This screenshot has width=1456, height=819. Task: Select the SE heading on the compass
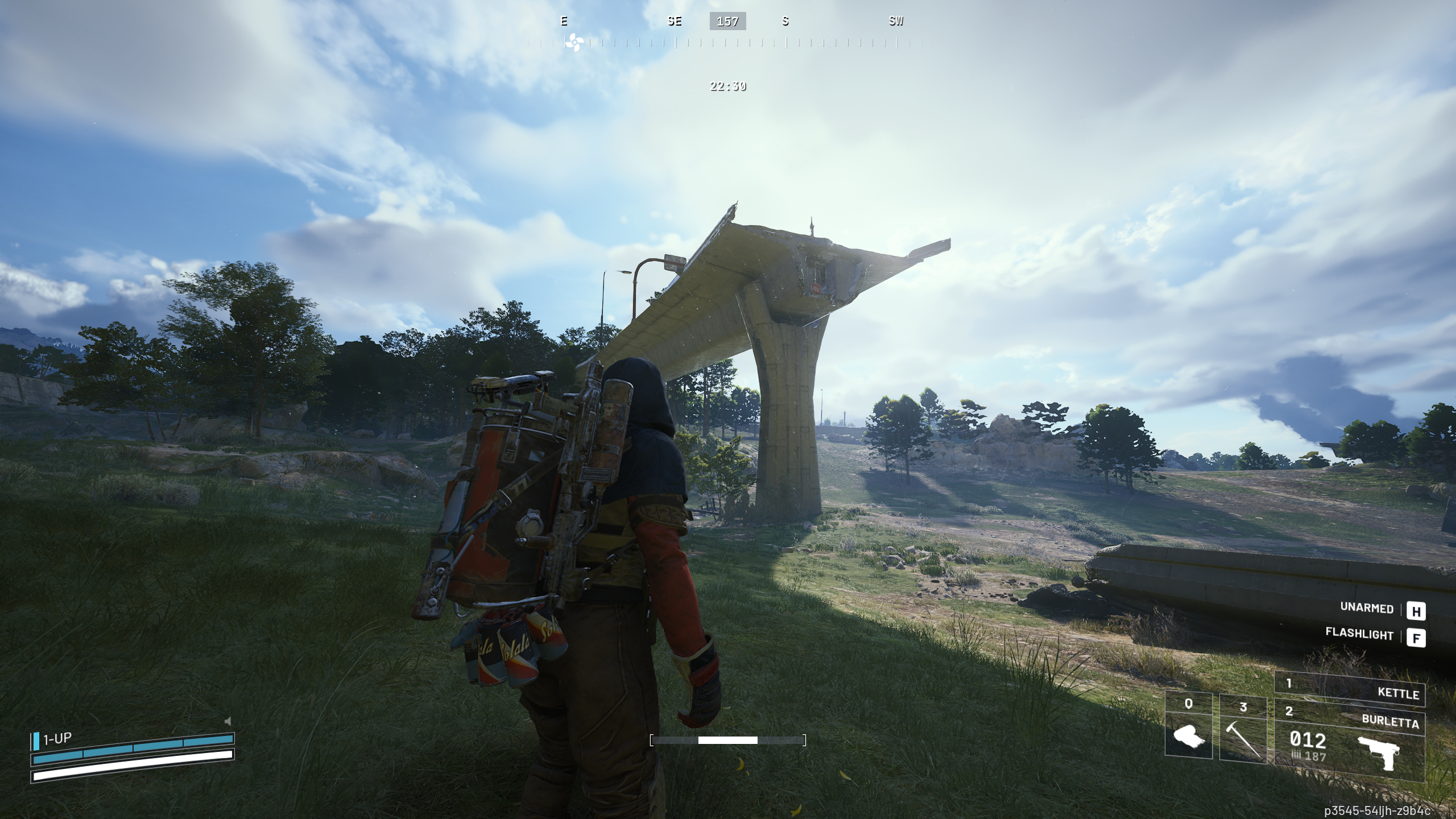(674, 22)
